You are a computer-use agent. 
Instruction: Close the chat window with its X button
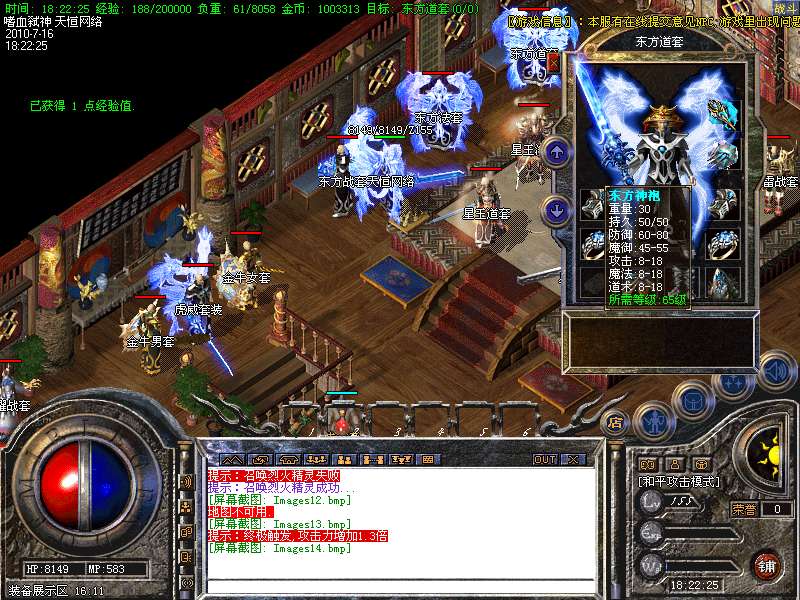[x=573, y=459]
